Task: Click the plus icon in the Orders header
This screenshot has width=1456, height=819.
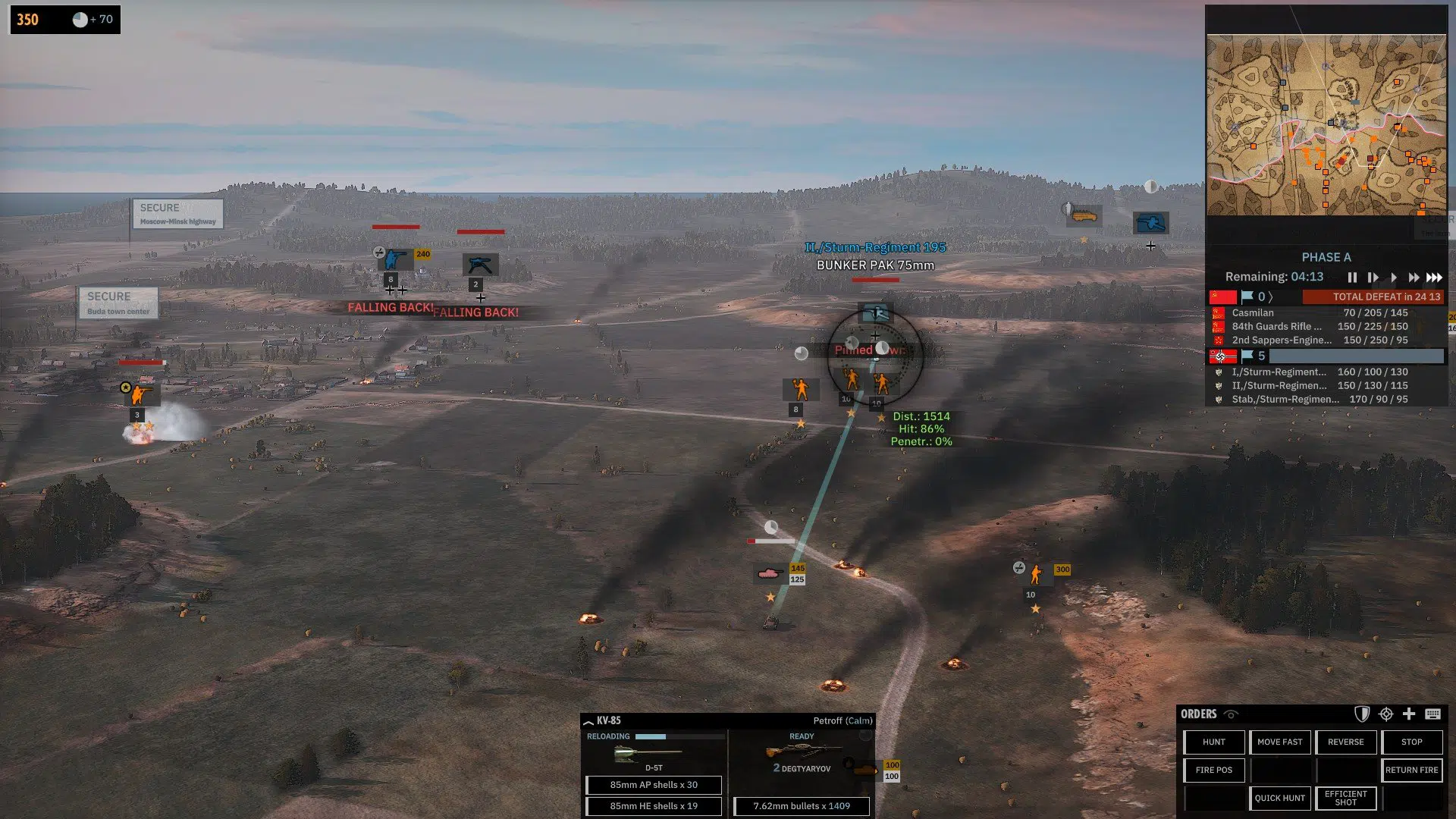Action: point(1409,714)
